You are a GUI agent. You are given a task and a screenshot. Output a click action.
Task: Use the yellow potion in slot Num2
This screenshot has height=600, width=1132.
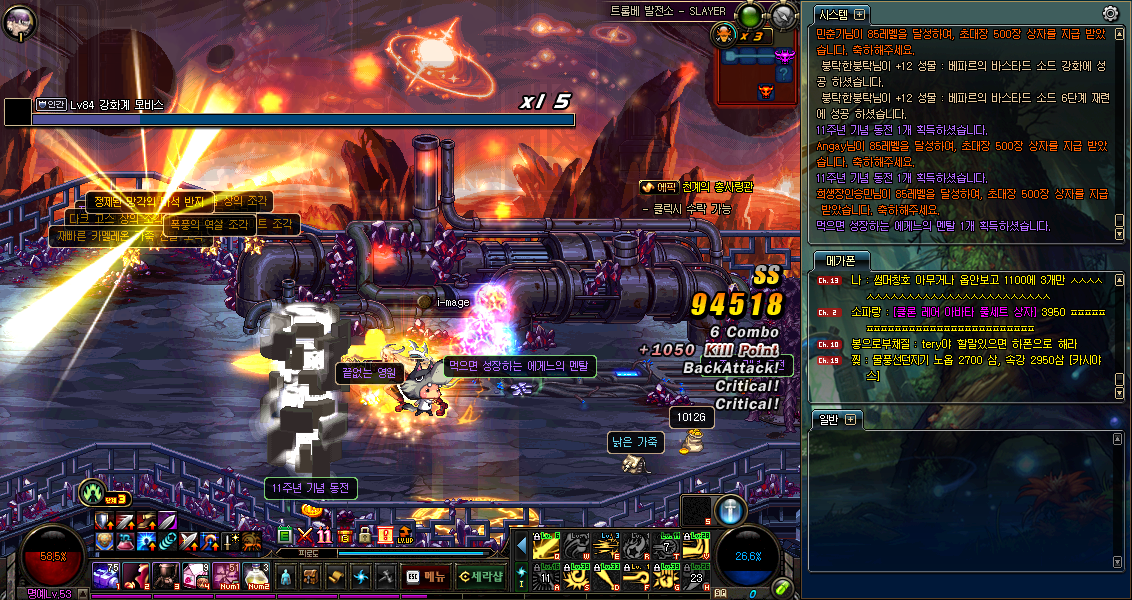click(258, 576)
